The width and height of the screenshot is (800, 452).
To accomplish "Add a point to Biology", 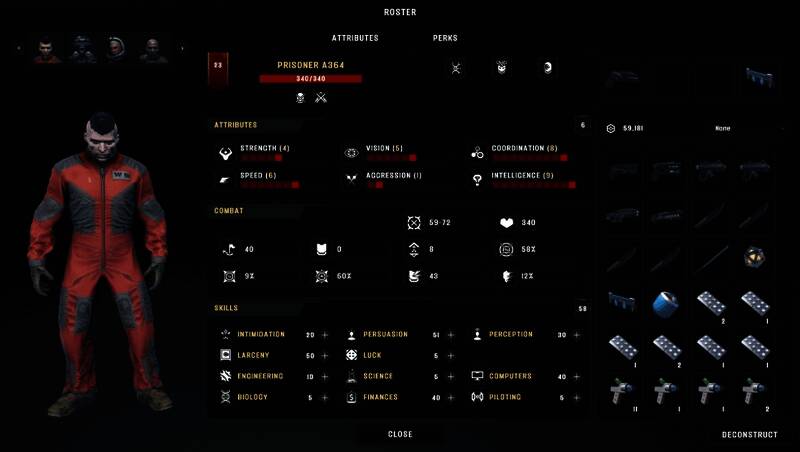I will (x=325, y=397).
